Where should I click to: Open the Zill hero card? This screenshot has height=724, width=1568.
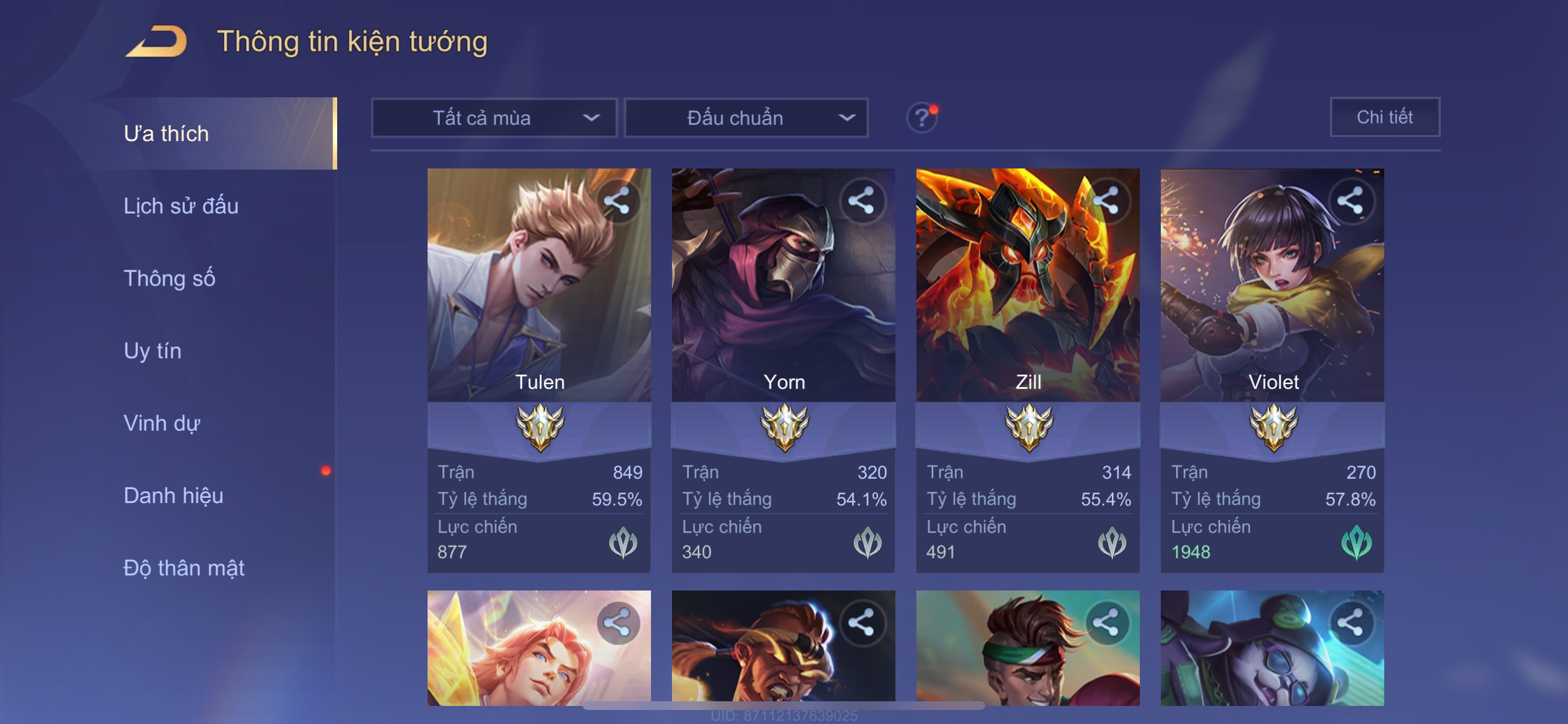(x=1027, y=304)
